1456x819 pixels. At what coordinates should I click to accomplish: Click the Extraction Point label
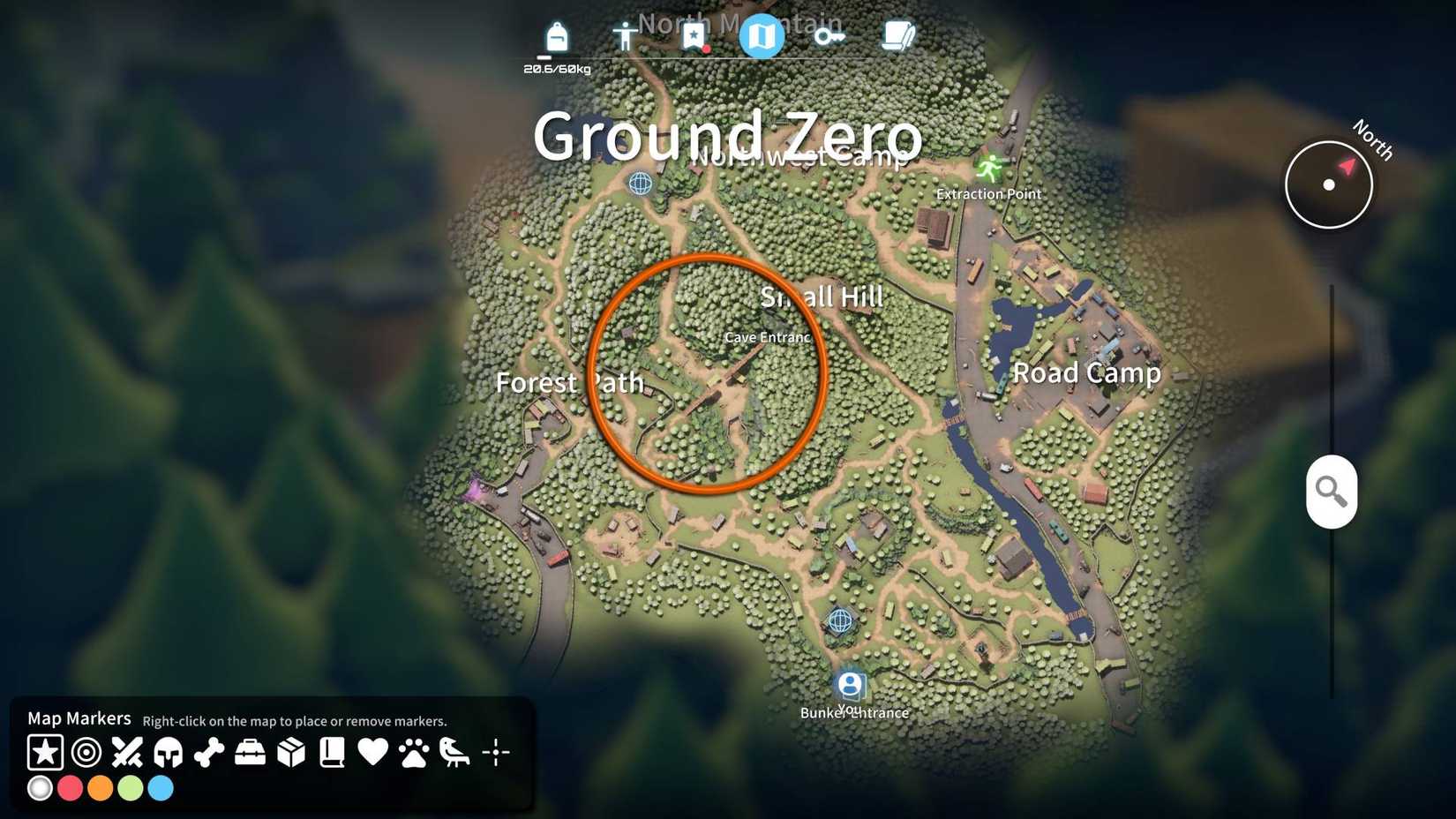(988, 193)
